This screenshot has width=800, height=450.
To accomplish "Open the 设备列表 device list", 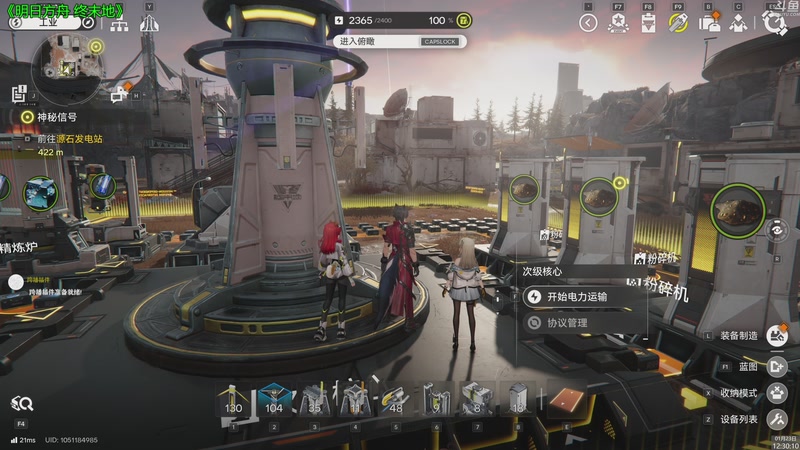I will point(776,419).
